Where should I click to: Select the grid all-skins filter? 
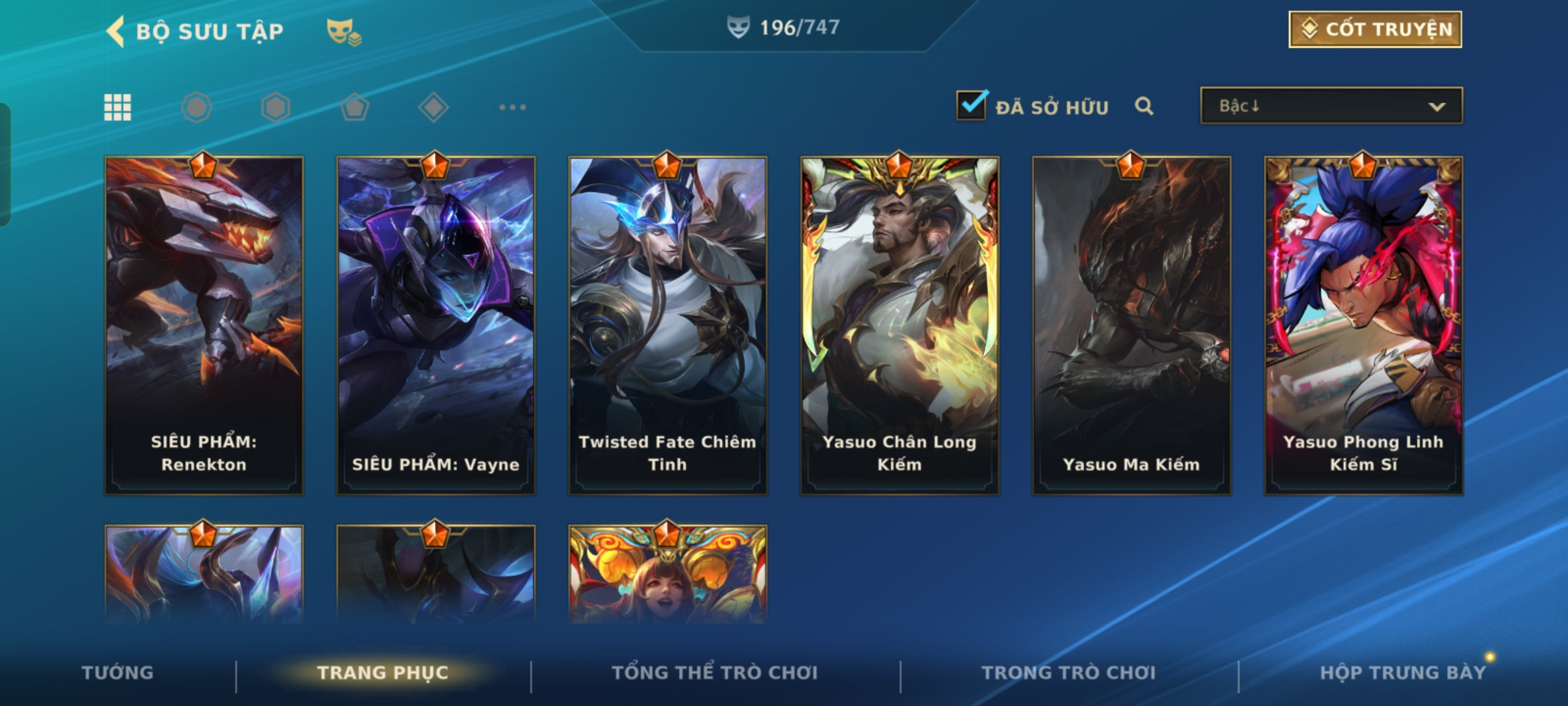tap(118, 107)
